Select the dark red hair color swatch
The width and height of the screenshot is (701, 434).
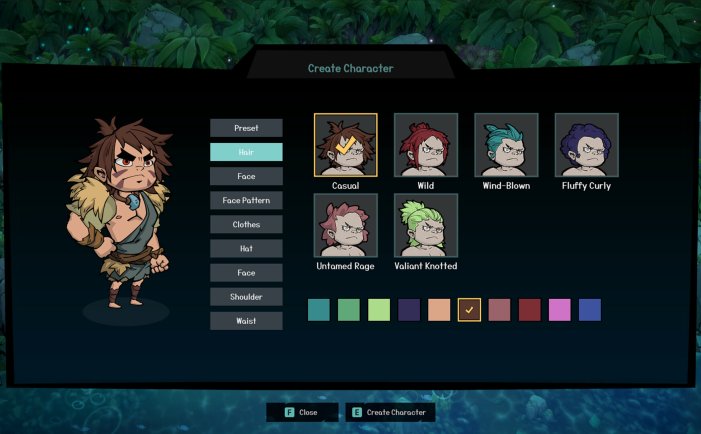(x=529, y=310)
